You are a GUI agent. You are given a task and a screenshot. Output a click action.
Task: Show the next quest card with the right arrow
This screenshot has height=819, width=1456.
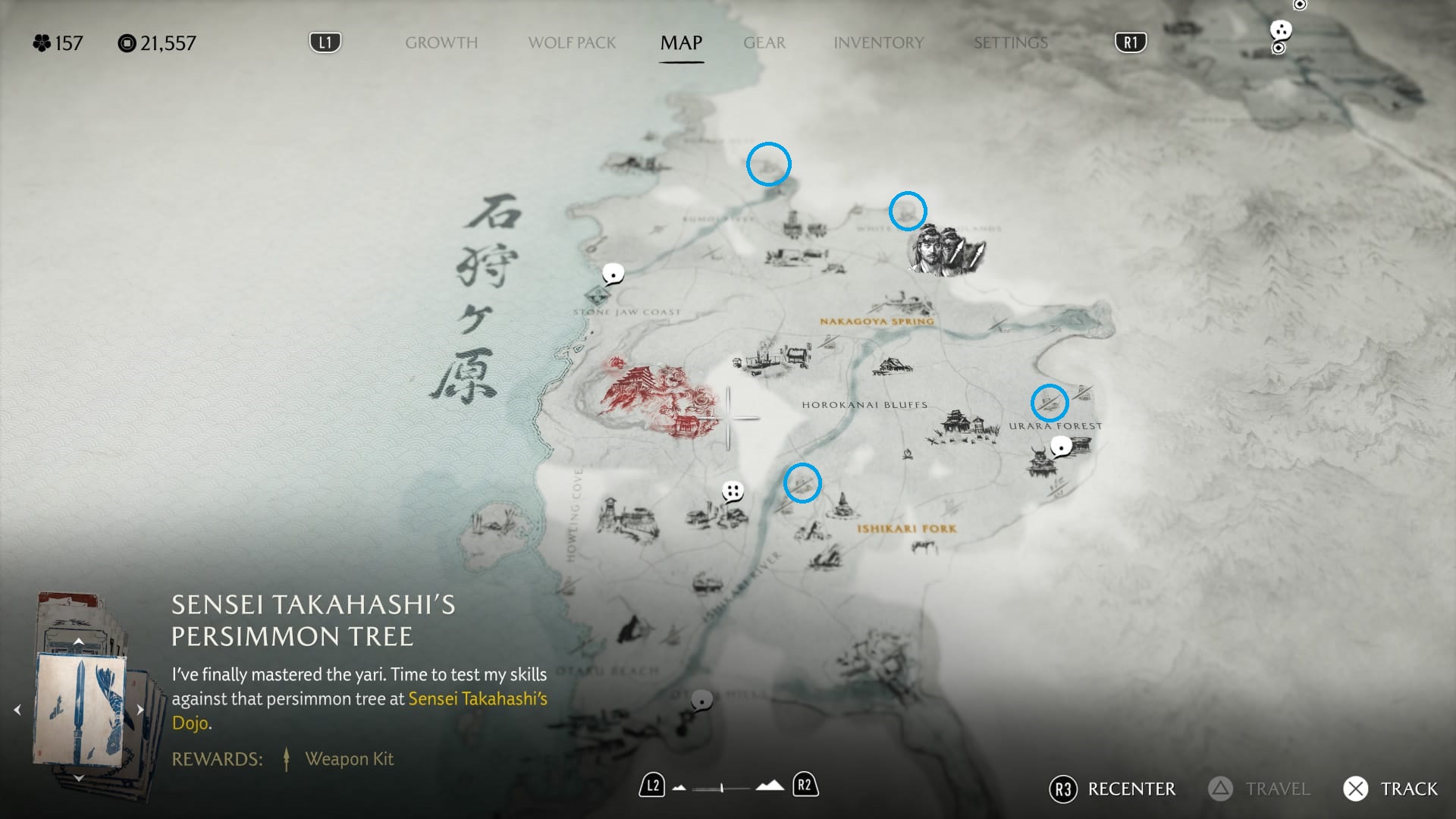(x=140, y=710)
